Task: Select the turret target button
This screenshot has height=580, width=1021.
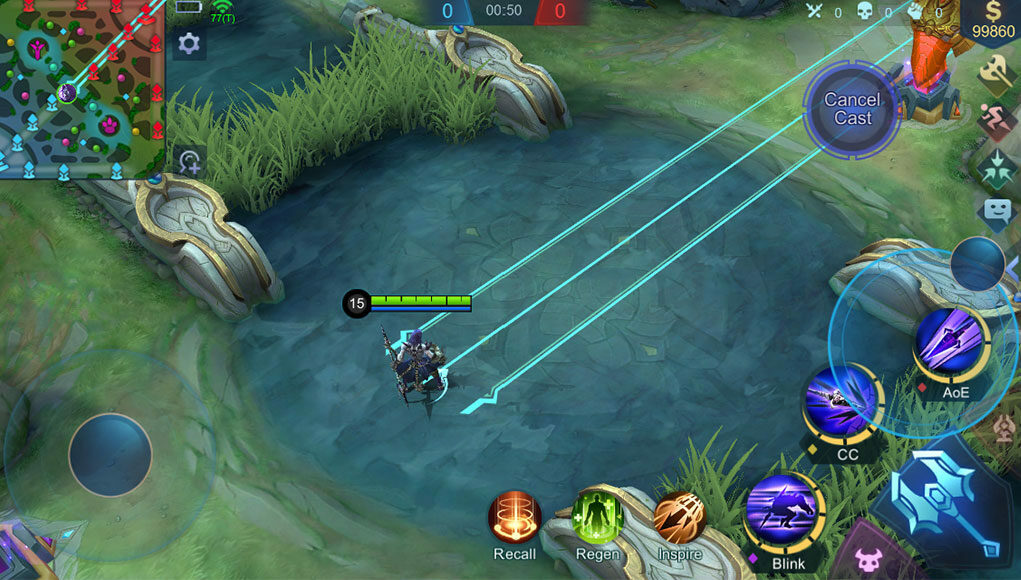Action: point(1004,428)
